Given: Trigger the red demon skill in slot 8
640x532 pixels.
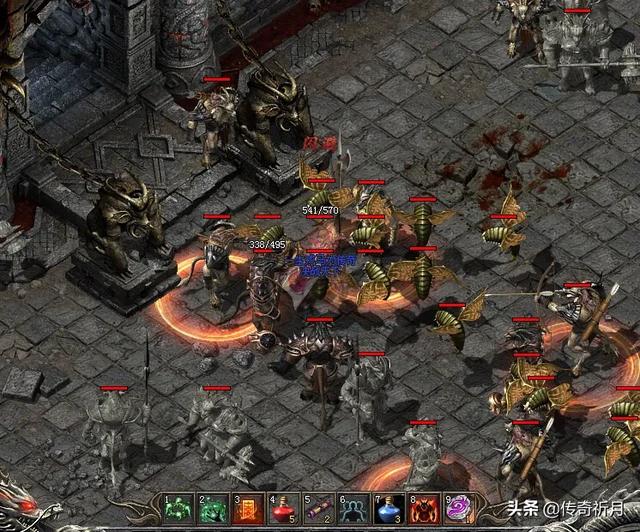Looking at the screenshot, I should pos(423,509).
